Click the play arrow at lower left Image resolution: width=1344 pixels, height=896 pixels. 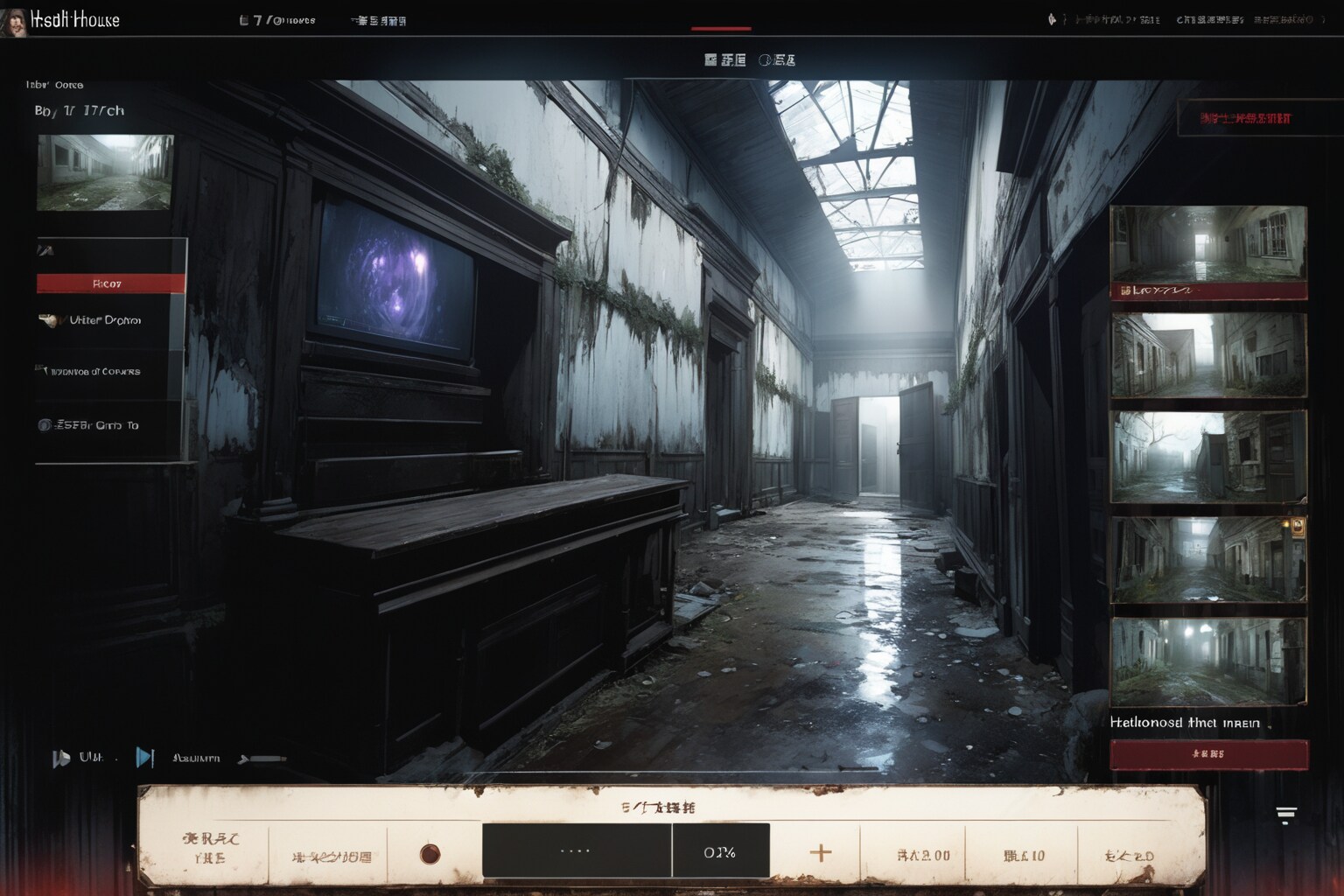60,758
